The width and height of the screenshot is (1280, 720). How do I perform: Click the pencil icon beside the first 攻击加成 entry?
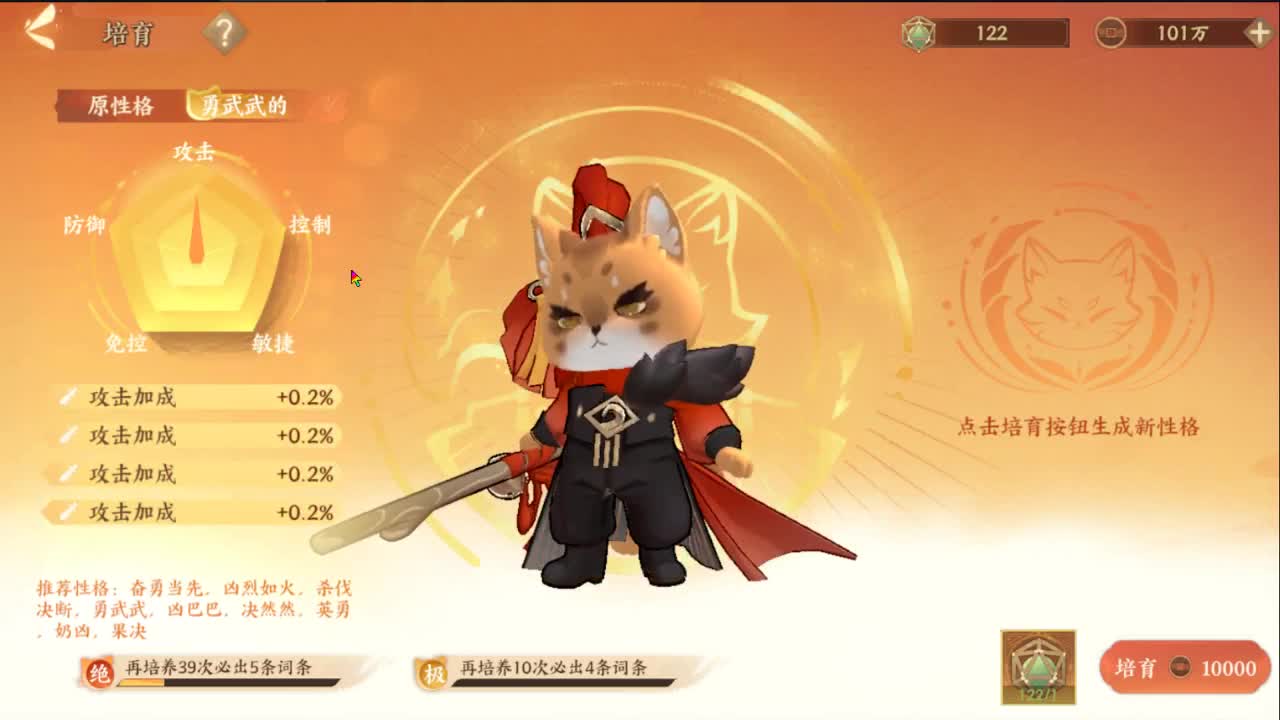pyautogui.click(x=66, y=397)
